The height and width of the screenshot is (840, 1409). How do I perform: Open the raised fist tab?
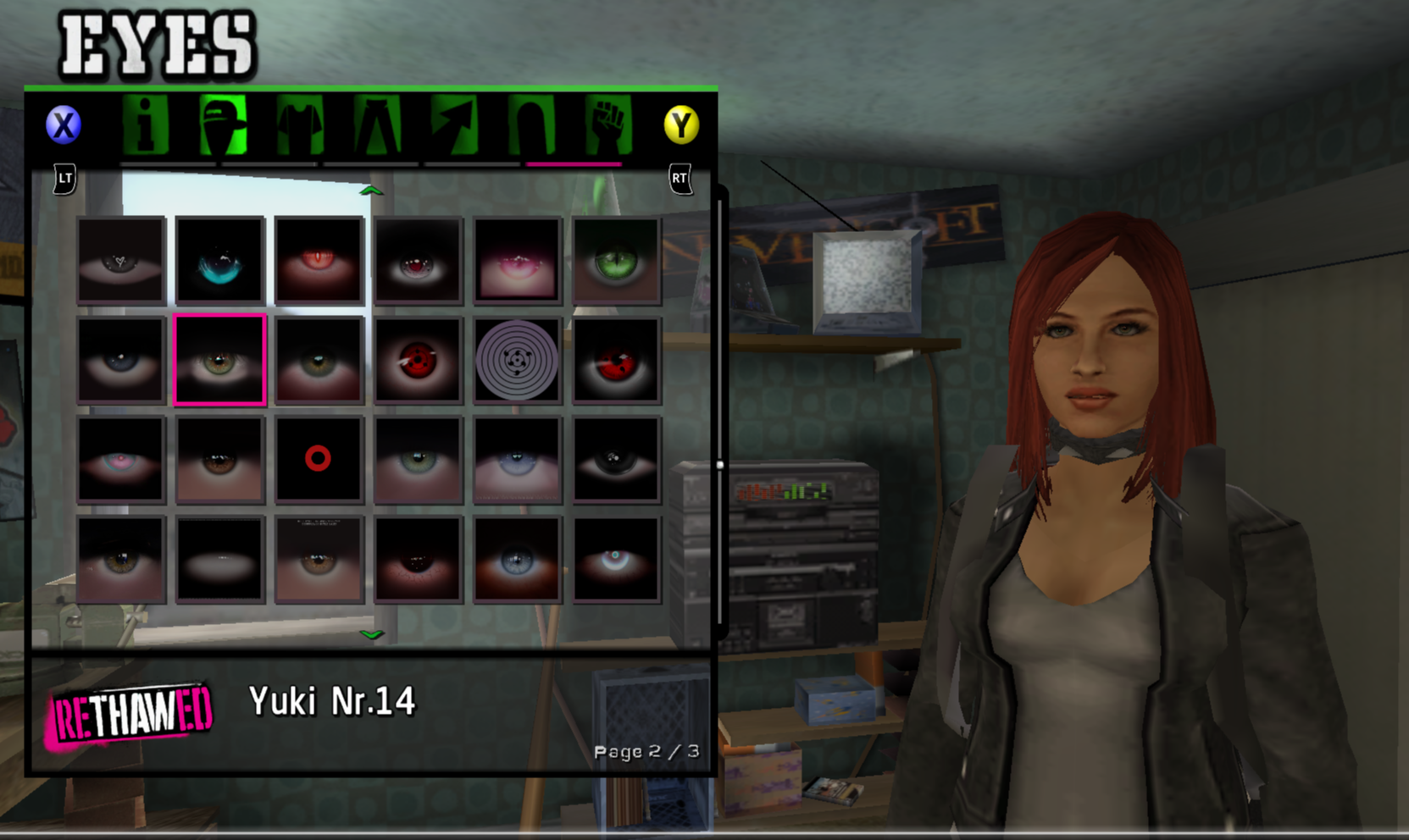point(607,125)
